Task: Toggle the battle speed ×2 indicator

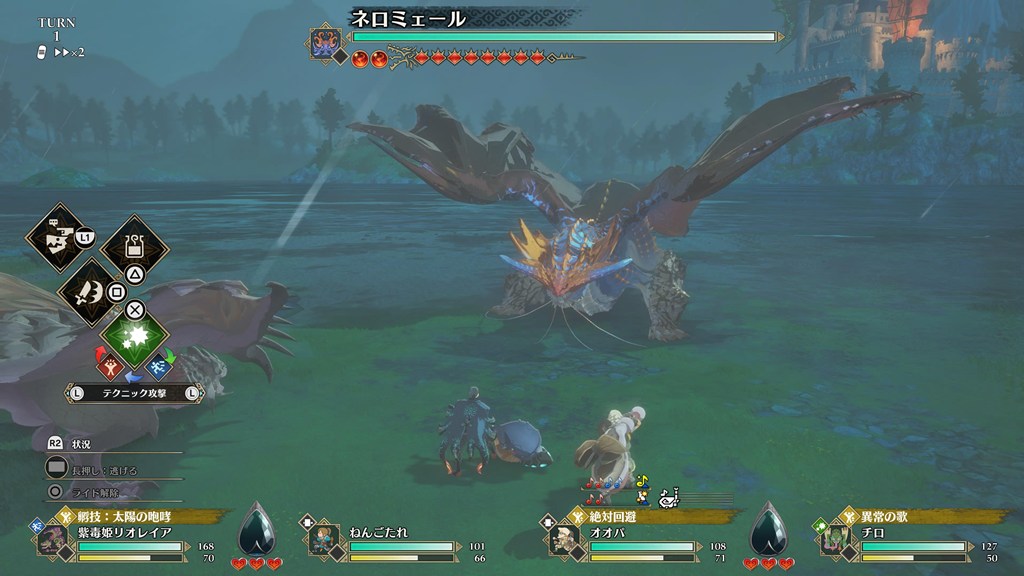Action: (x=68, y=51)
